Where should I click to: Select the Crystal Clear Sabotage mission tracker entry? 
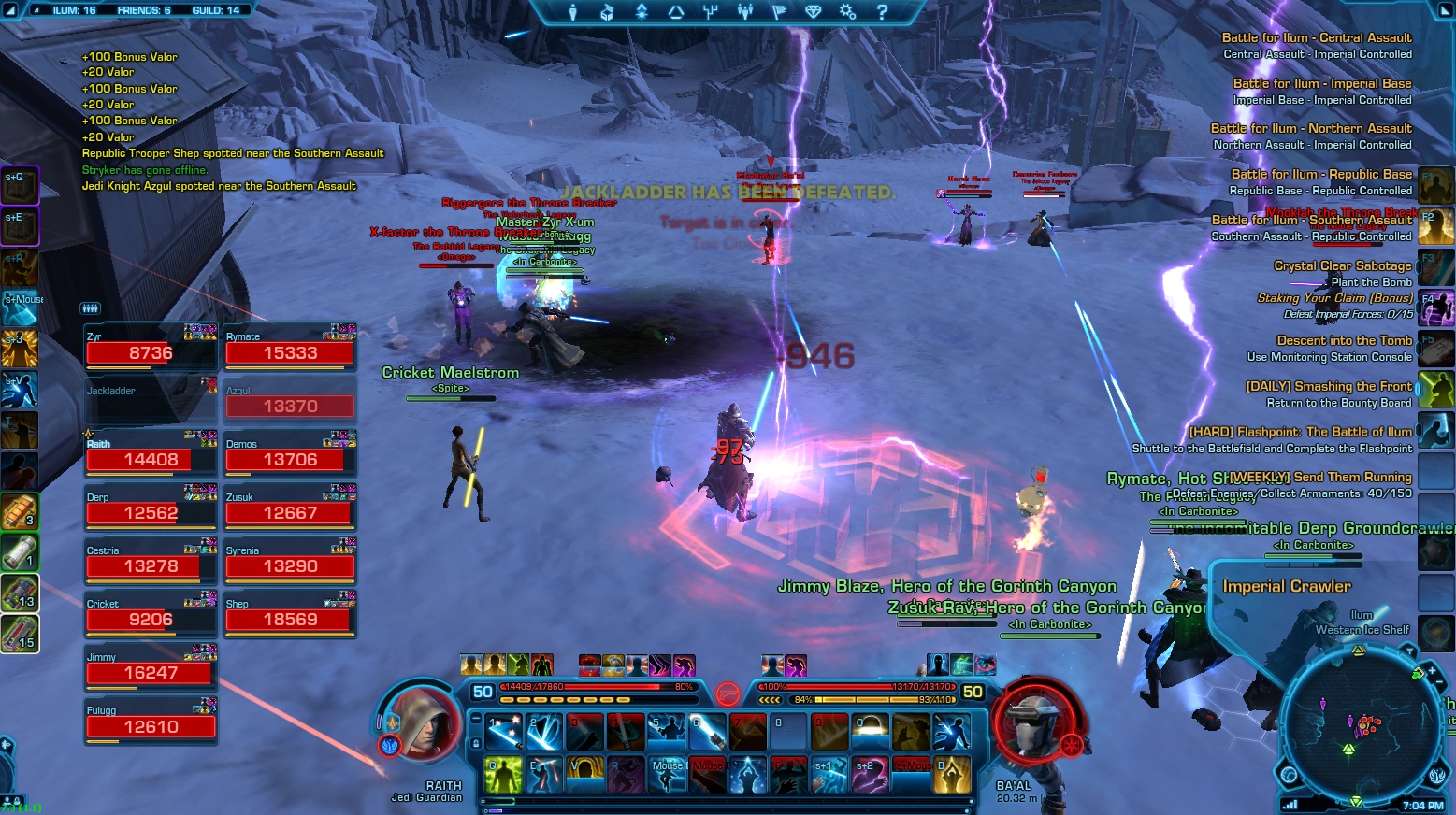click(1342, 266)
